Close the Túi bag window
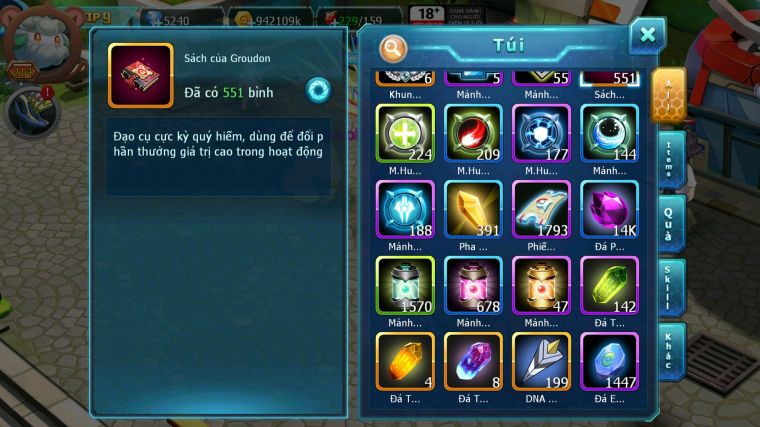760x427 pixels. point(647,36)
